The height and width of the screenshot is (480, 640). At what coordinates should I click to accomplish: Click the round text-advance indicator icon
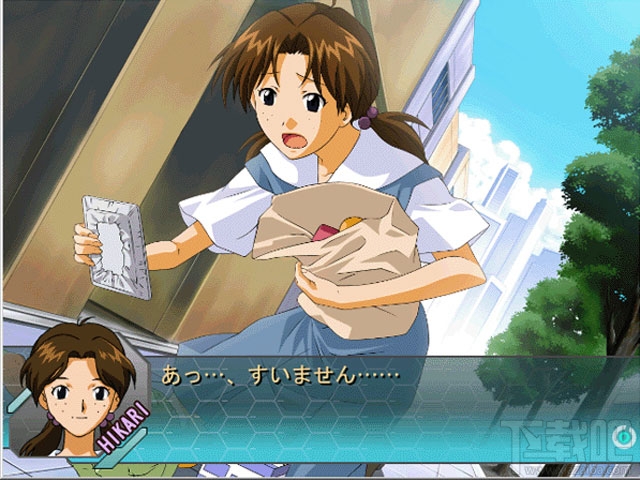(623, 437)
